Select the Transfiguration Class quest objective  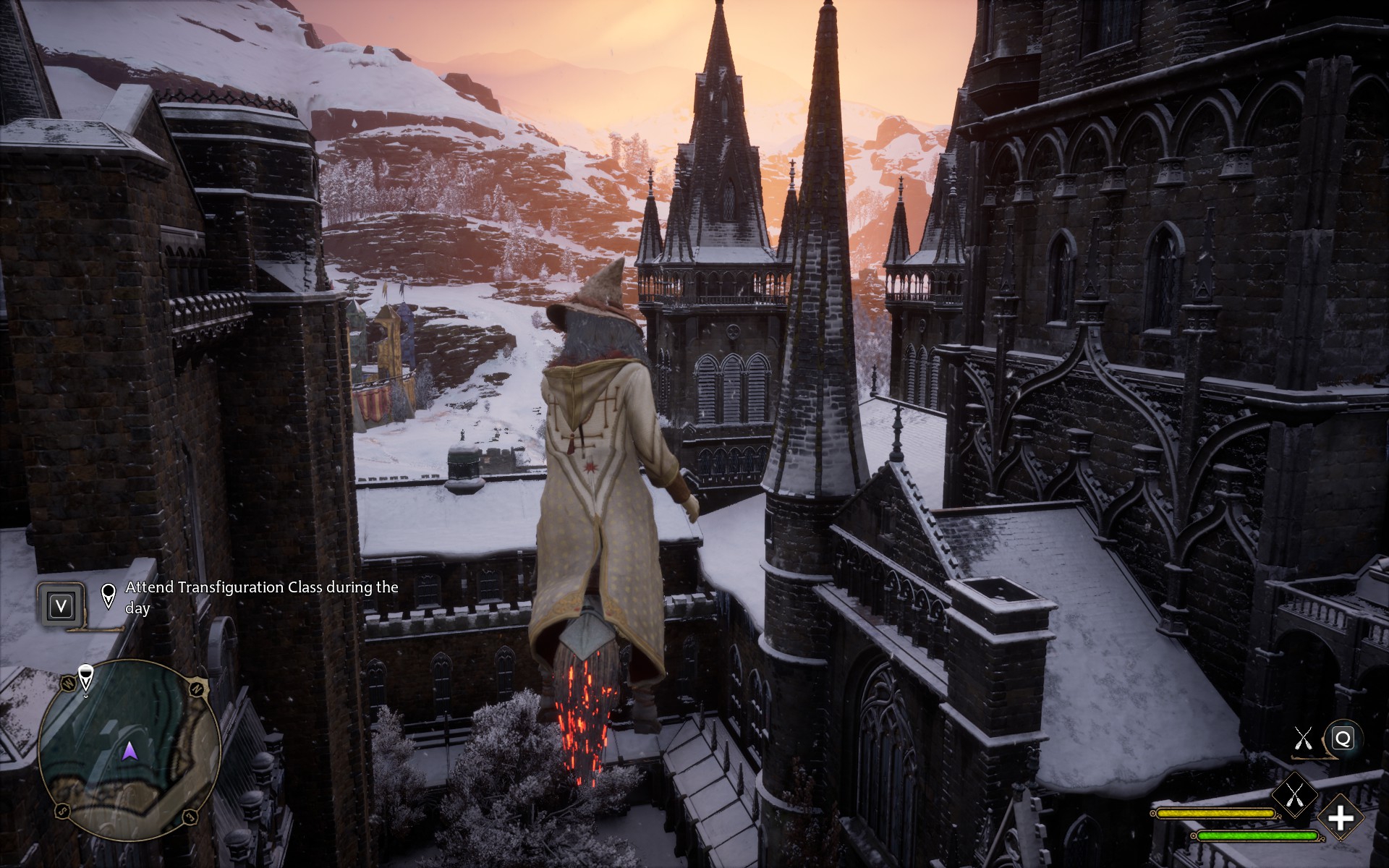(261, 597)
